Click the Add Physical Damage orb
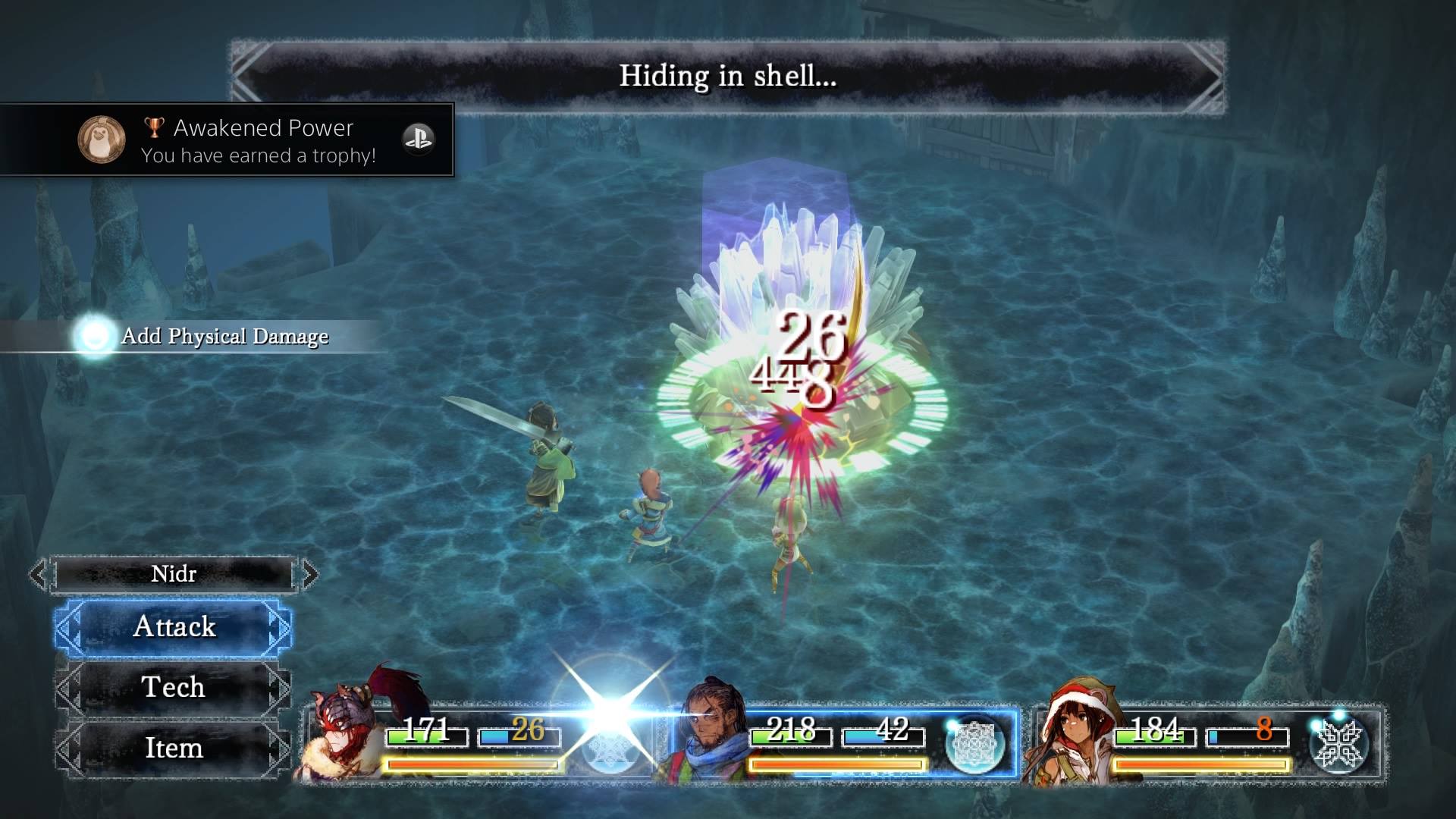Viewport: 1456px width, 819px height. pos(95,336)
